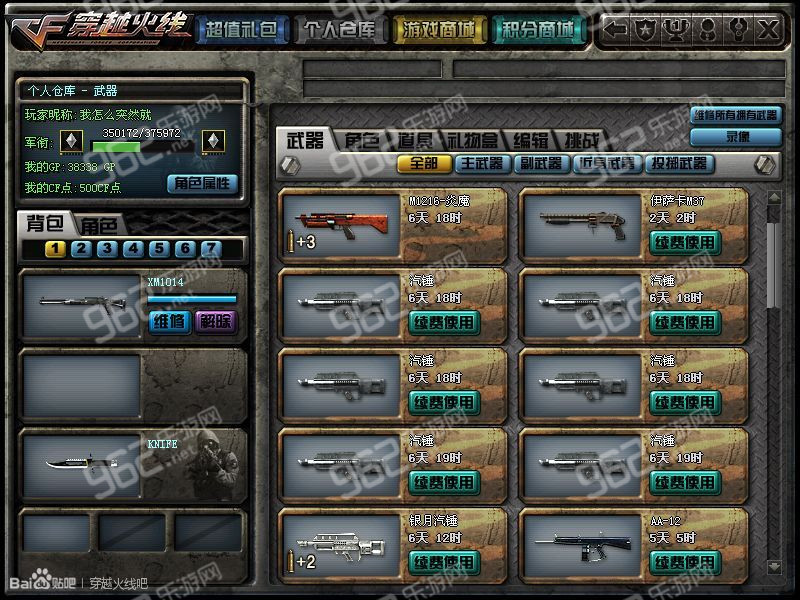Filter by 副武器 secondary weapons

pyautogui.click(x=540, y=163)
